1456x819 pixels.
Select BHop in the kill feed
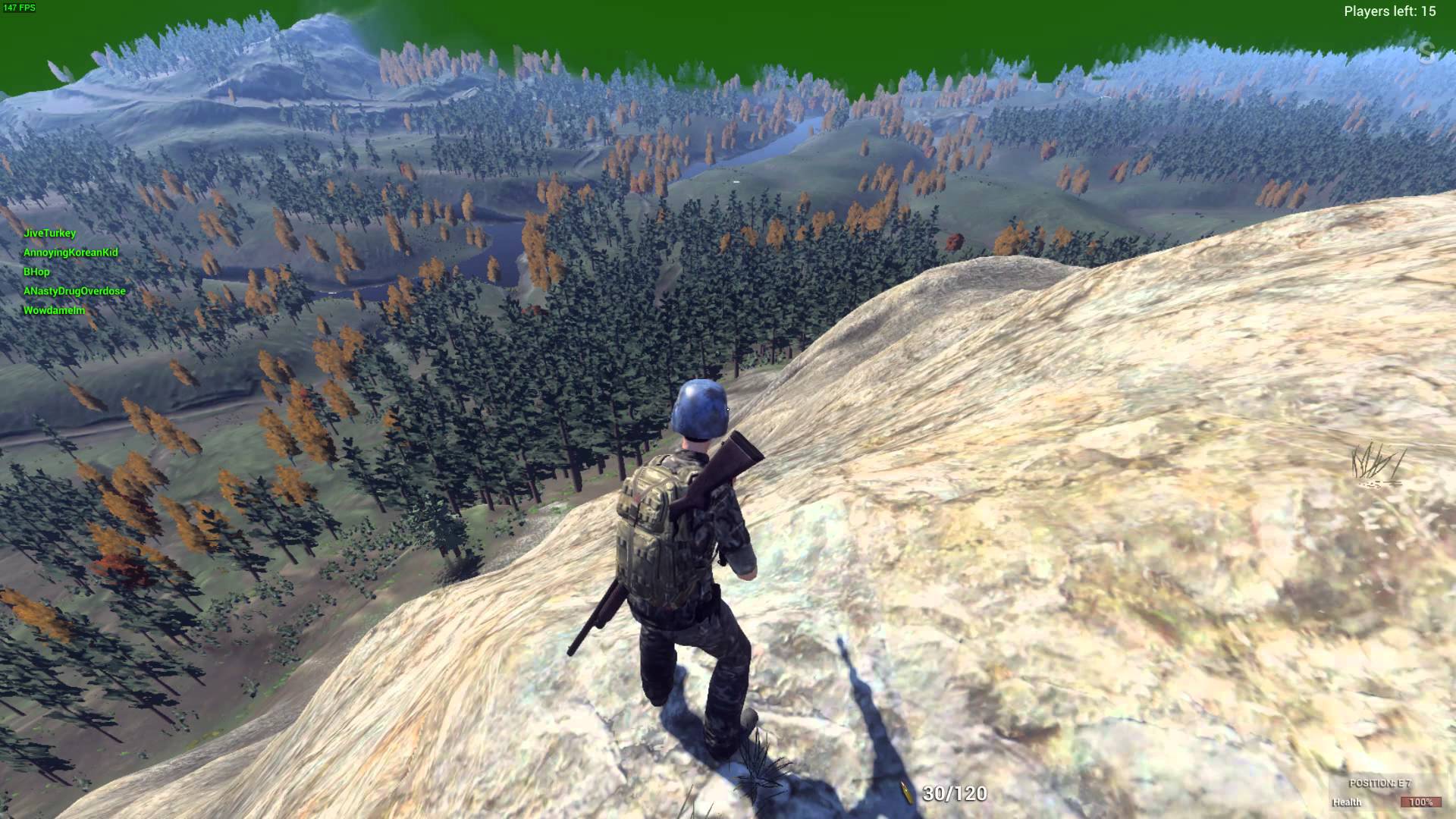tap(36, 271)
